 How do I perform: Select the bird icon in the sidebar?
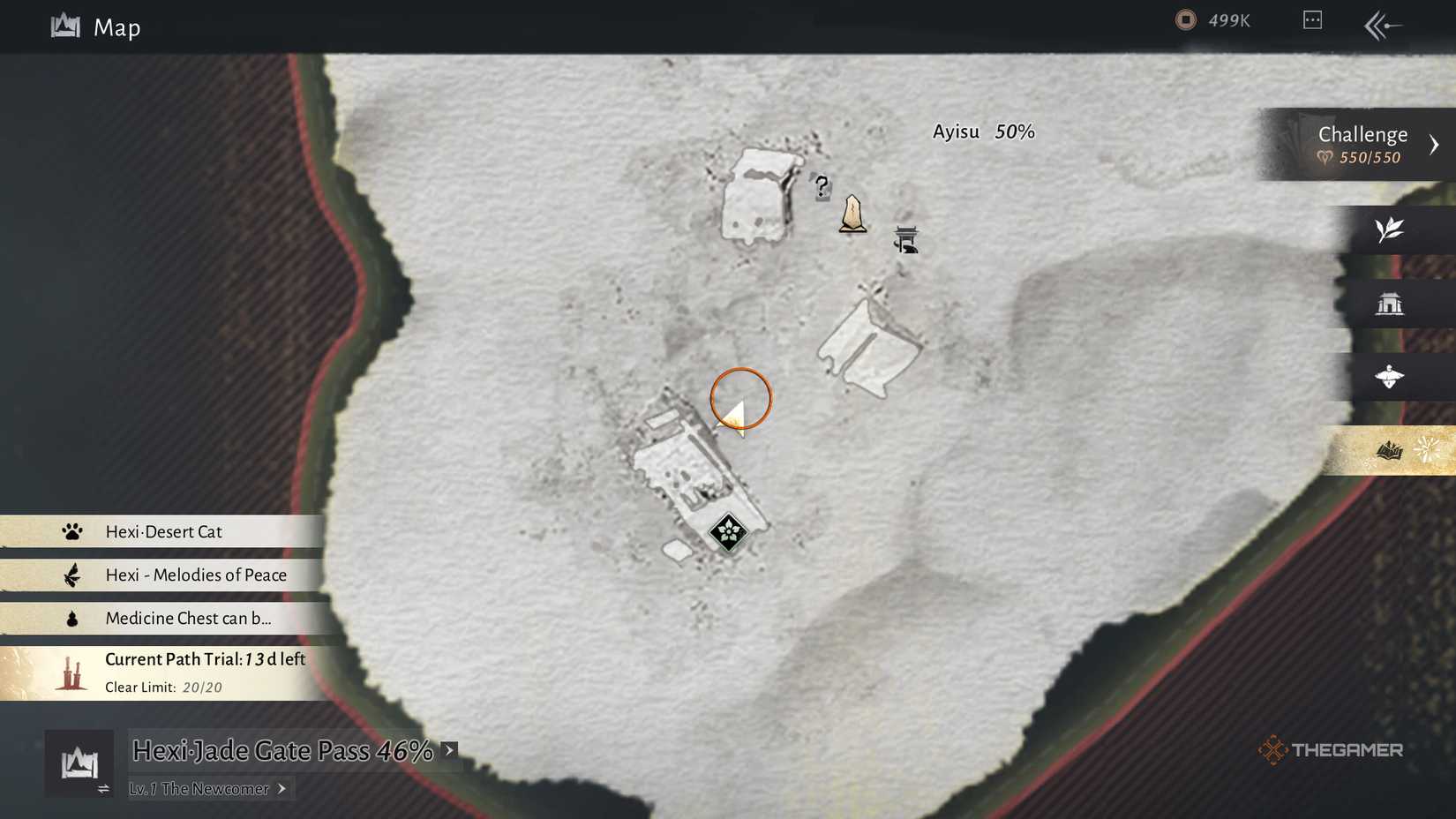[x=1392, y=376]
